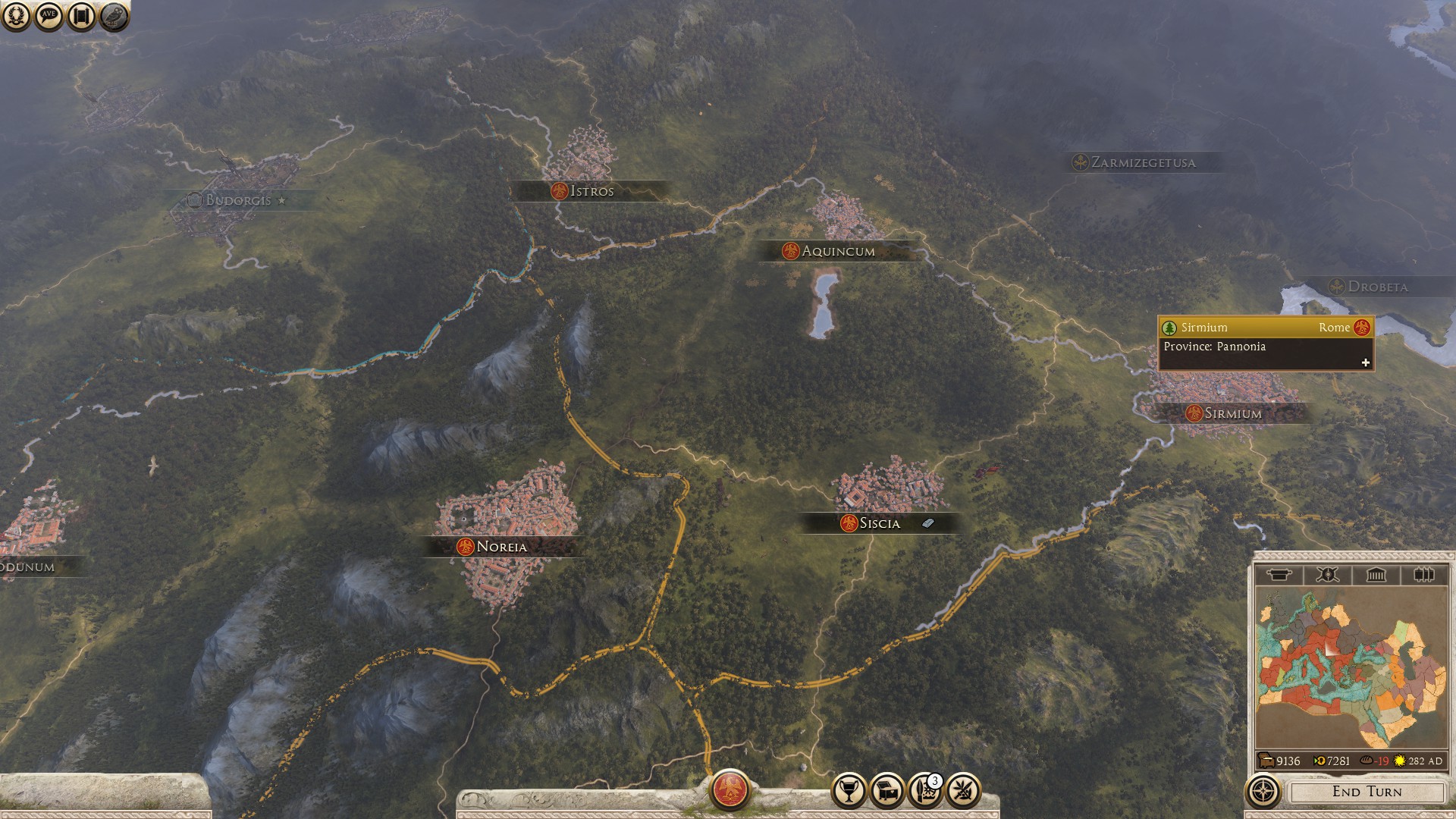Open the laurel wreath menu button
Screen dimensions: 1456x819
[16, 16]
